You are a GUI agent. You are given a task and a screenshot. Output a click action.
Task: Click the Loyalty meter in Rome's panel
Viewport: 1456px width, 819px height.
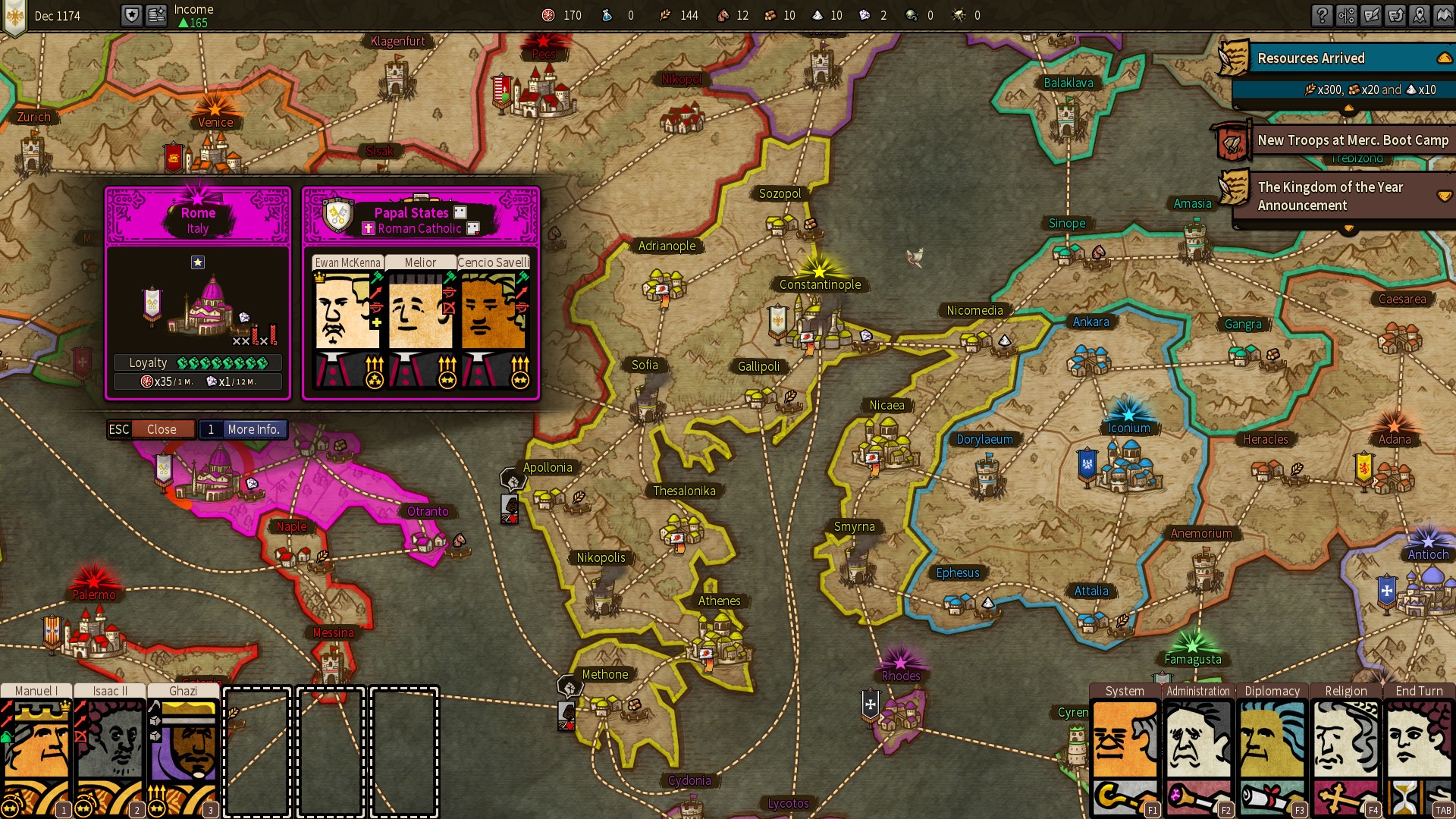click(197, 362)
